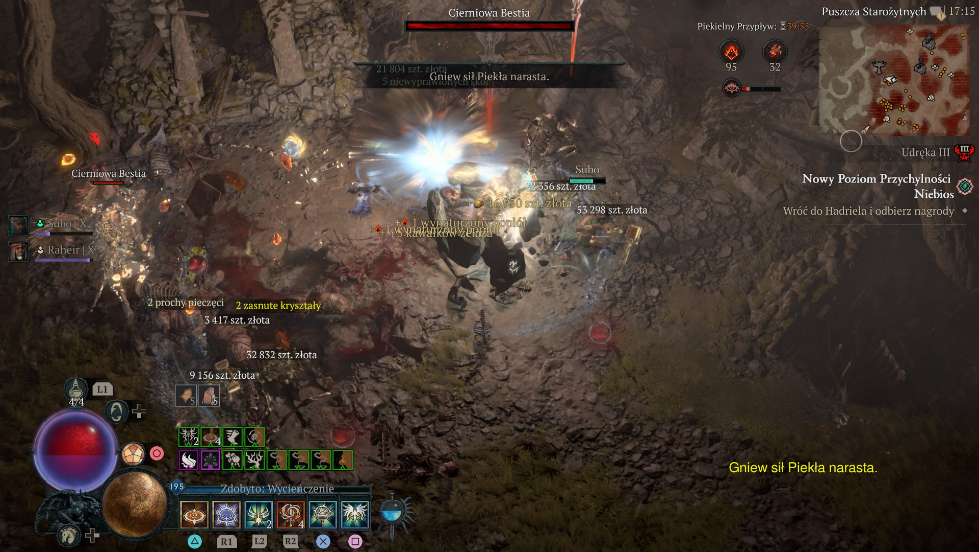The width and height of the screenshot is (979, 552).
Task: Open the chat bubble icon beside the zone name
Action: click(934, 12)
